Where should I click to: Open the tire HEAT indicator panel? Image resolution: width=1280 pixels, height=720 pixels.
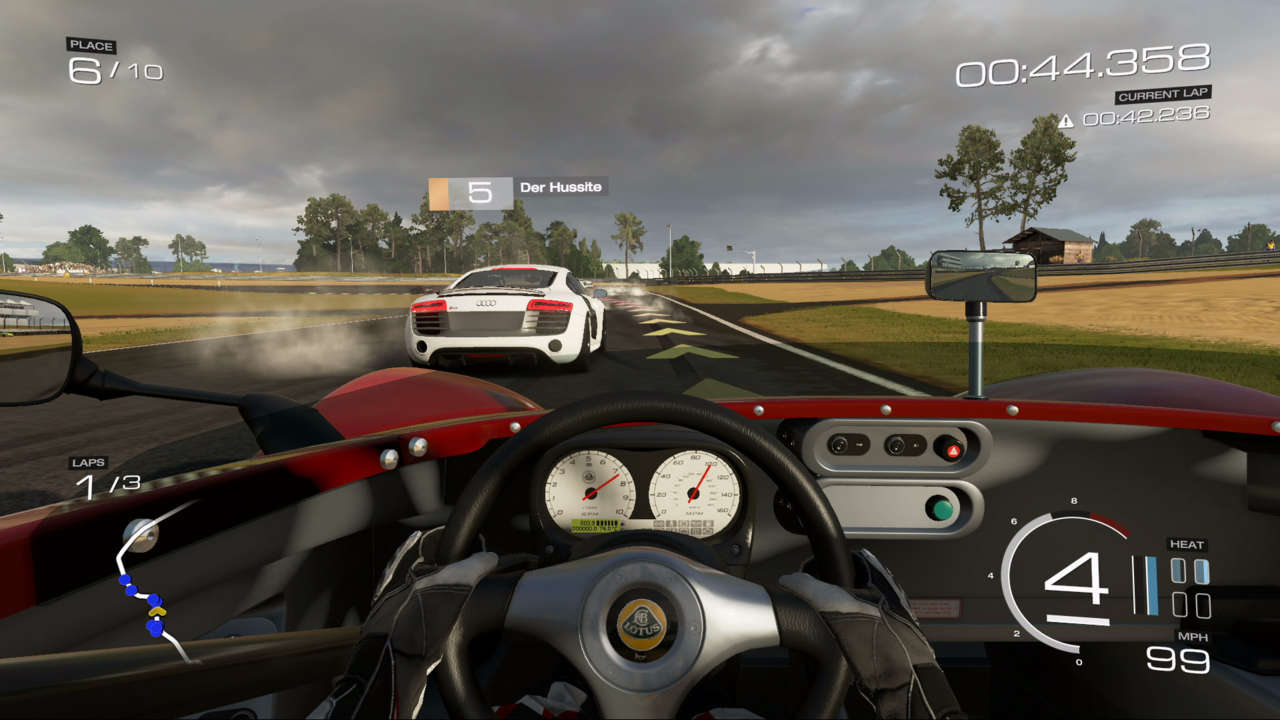(x=1189, y=587)
